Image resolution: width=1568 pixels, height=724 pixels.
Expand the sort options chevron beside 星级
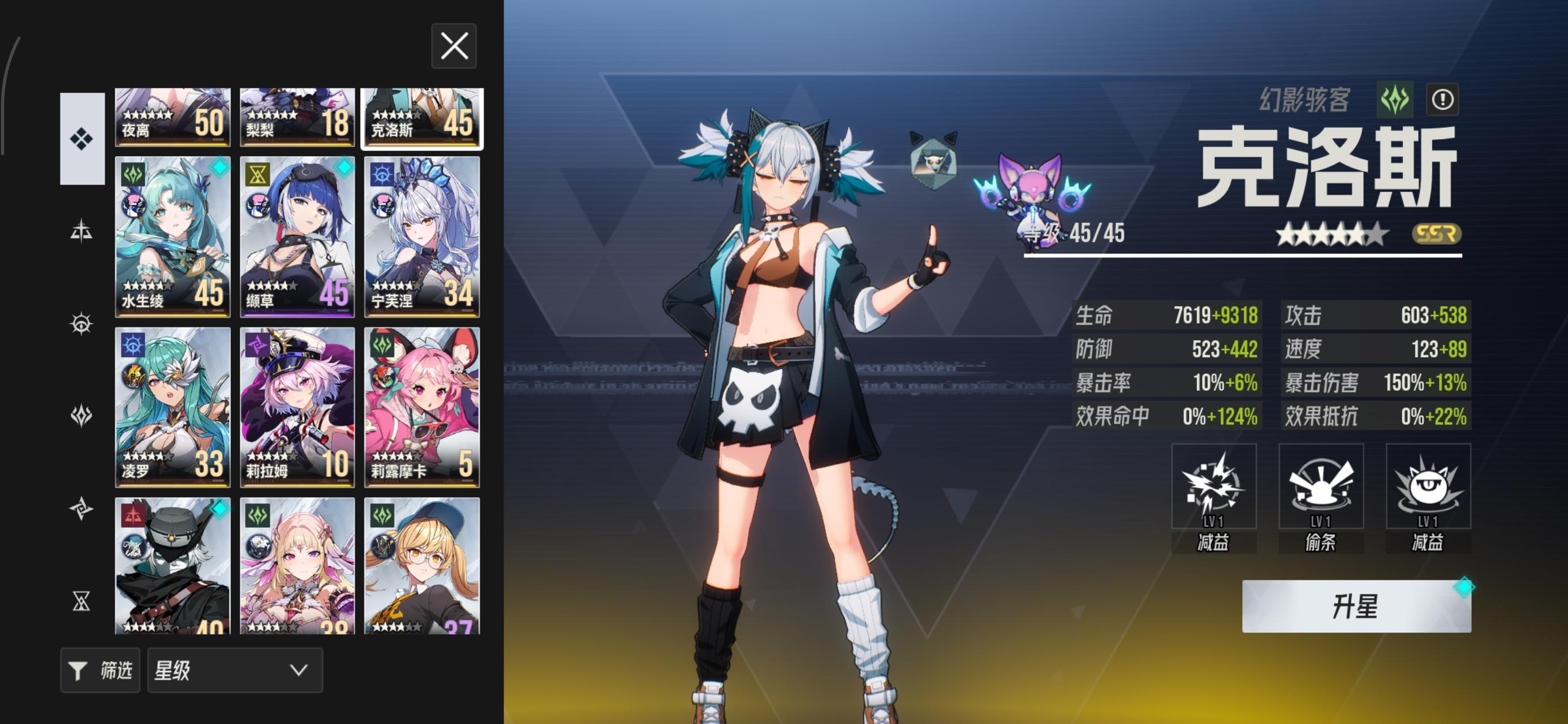tap(296, 670)
